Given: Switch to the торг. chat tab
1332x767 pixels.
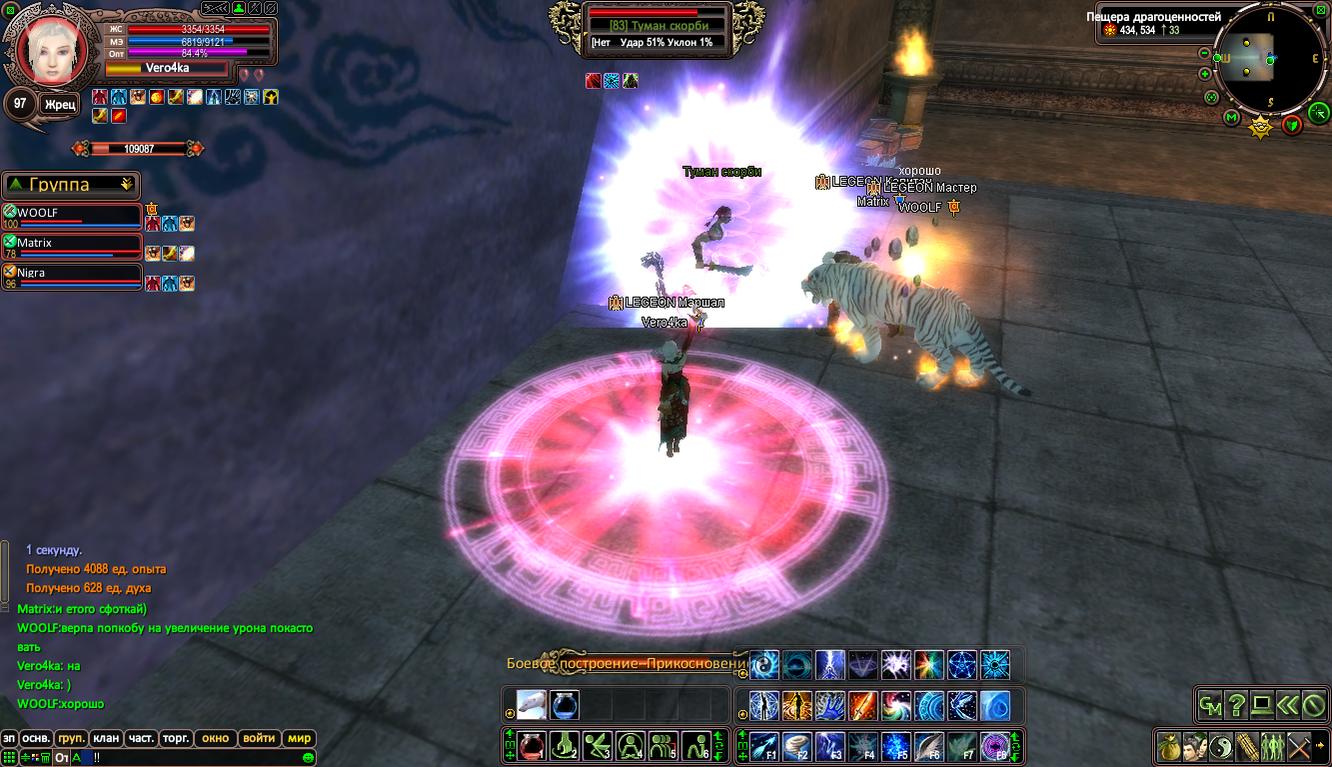Looking at the screenshot, I should 176,738.
